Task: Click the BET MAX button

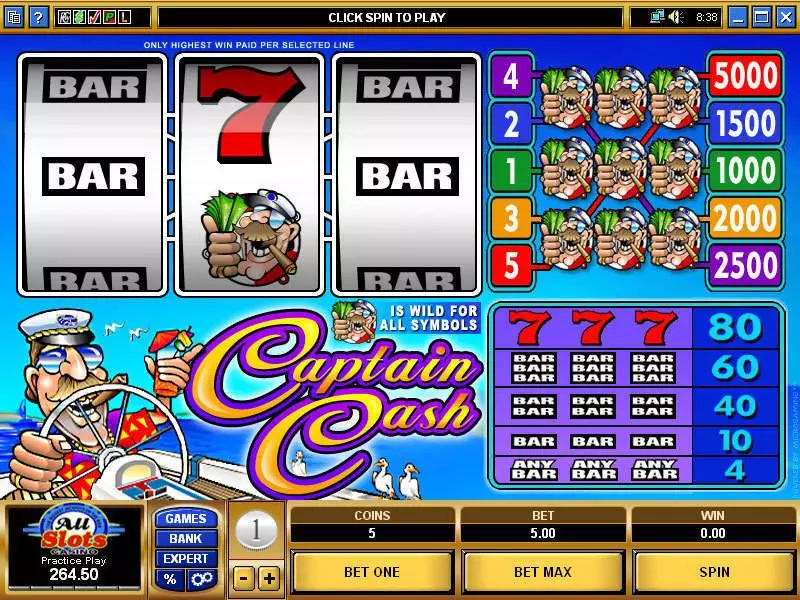Action: click(x=543, y=572)
